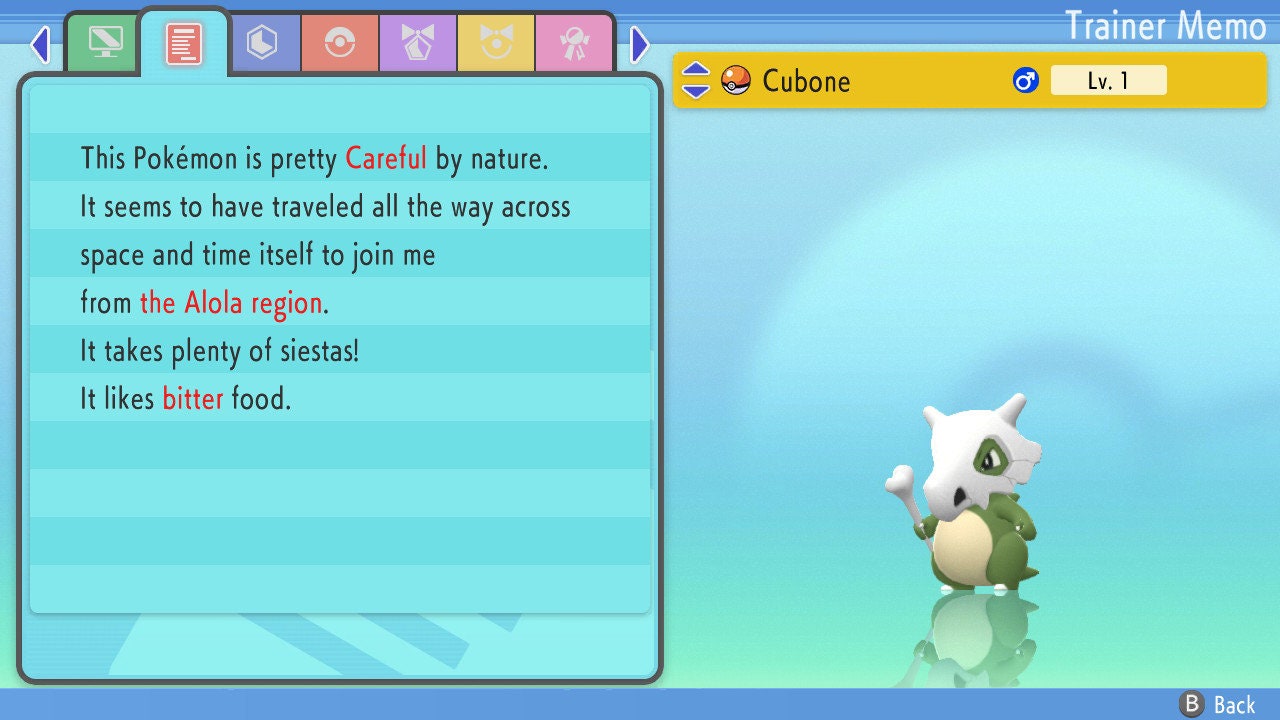1280x720 pixels.
Task: Show the yellow ribbon tab
Action: tap(496, 43)
